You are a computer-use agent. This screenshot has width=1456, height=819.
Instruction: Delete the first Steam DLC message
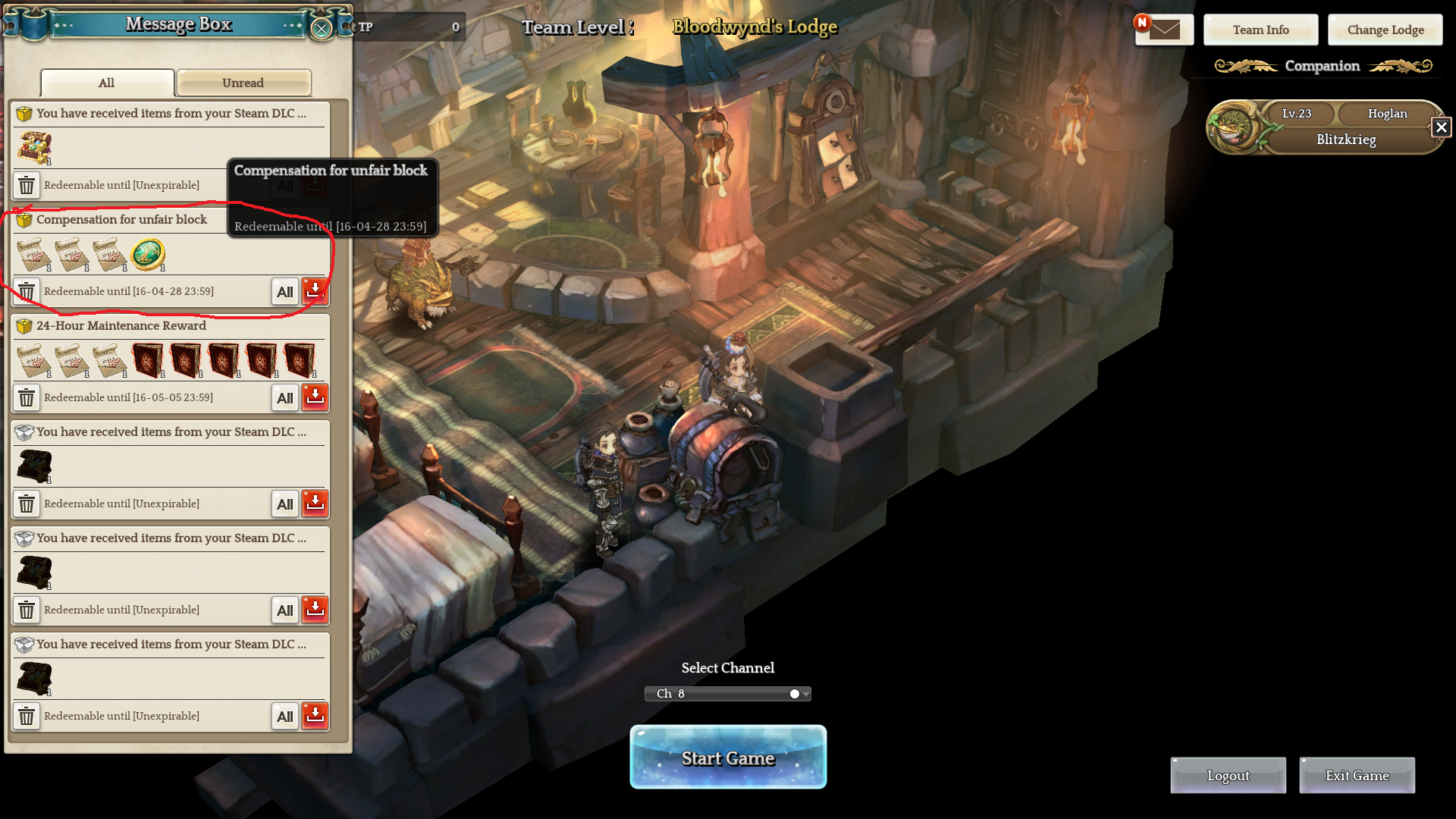27,185
